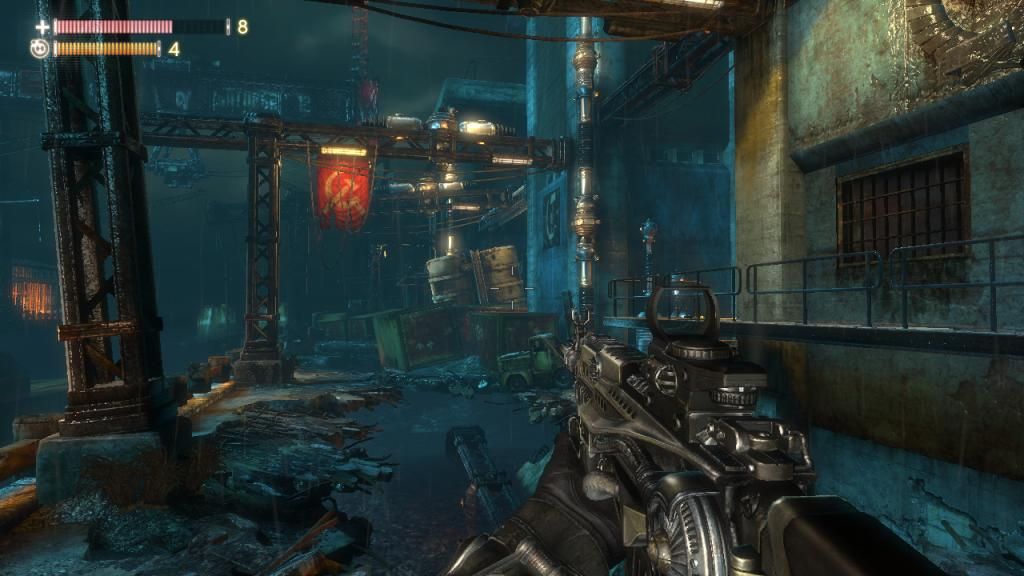Click the white health cross icon

tap(42, 27)
